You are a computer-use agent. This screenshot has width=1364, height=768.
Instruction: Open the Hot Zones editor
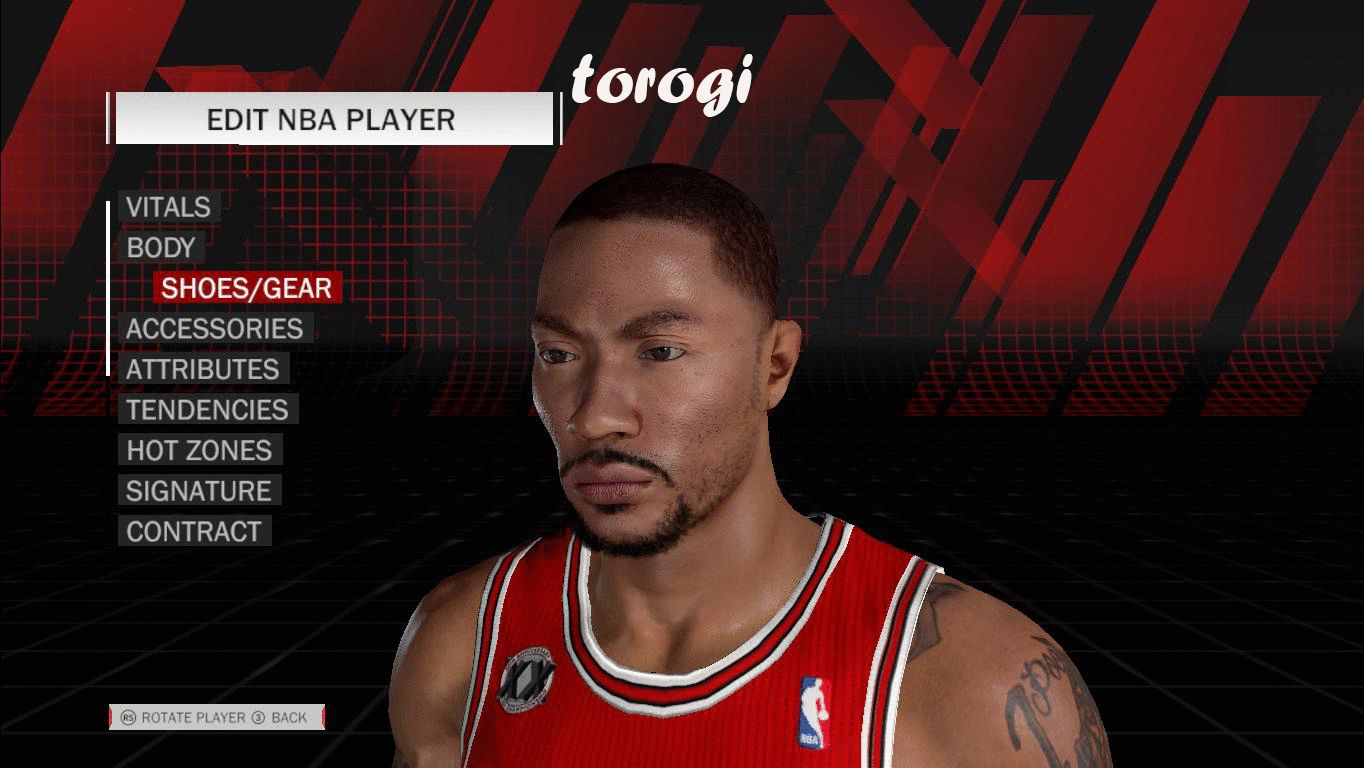coord(199,450)
